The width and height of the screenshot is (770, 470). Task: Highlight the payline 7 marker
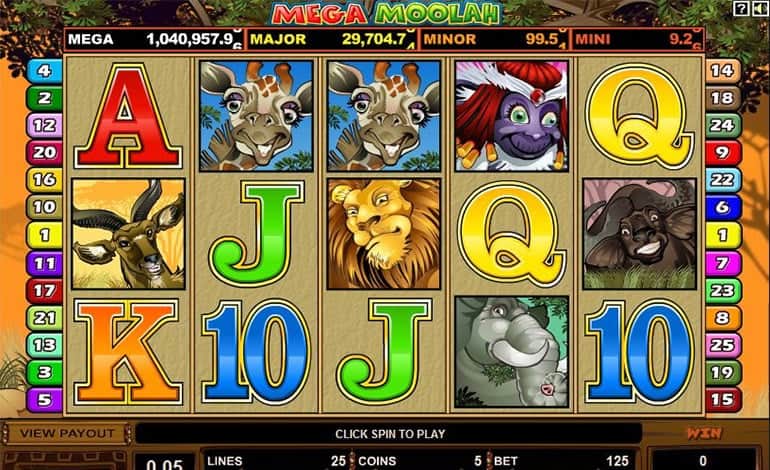click(724, 263)
